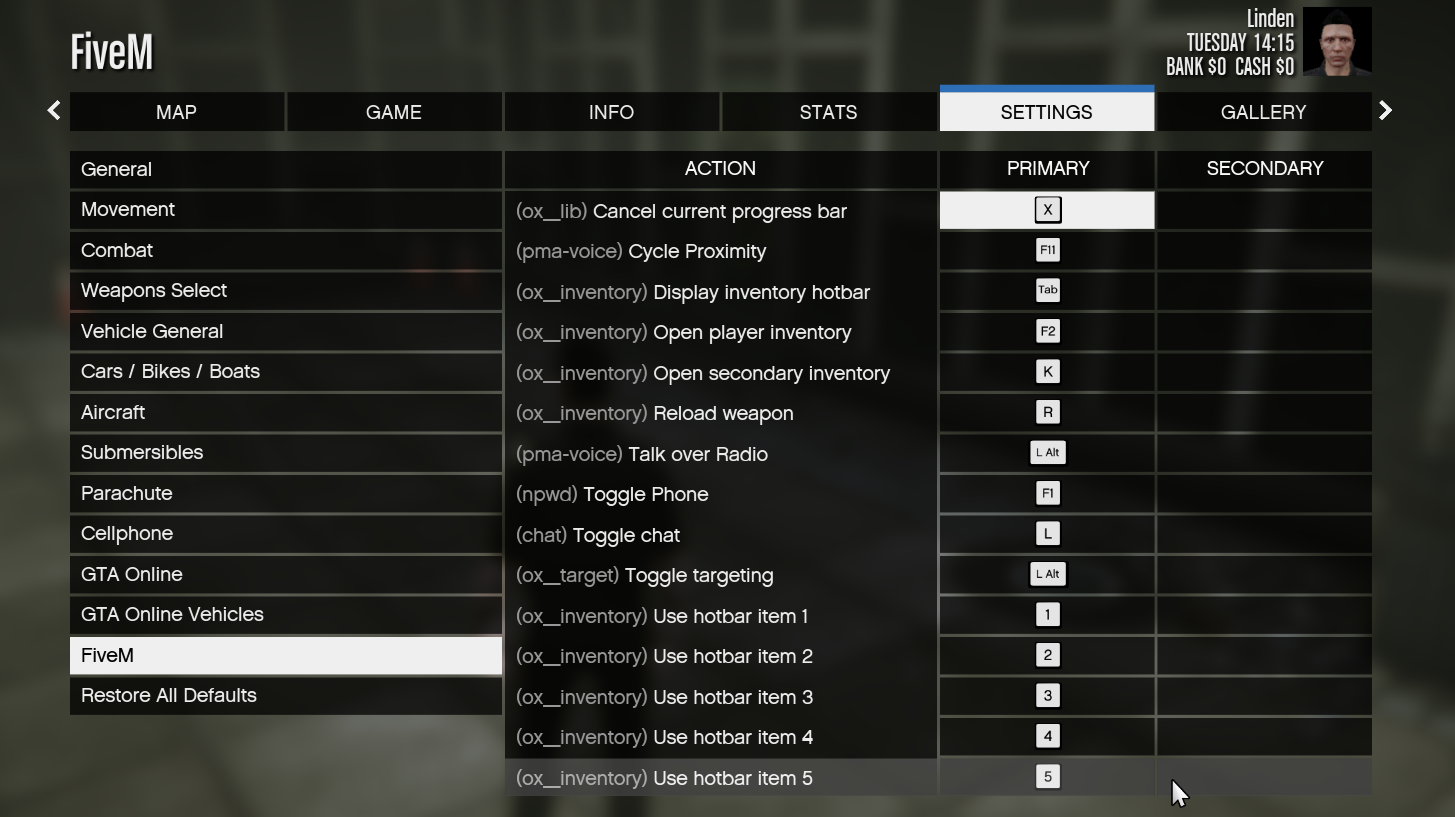Click Linden's character portrait
The height and width of the screenshot is (817, 1455).
(1337, 41)
